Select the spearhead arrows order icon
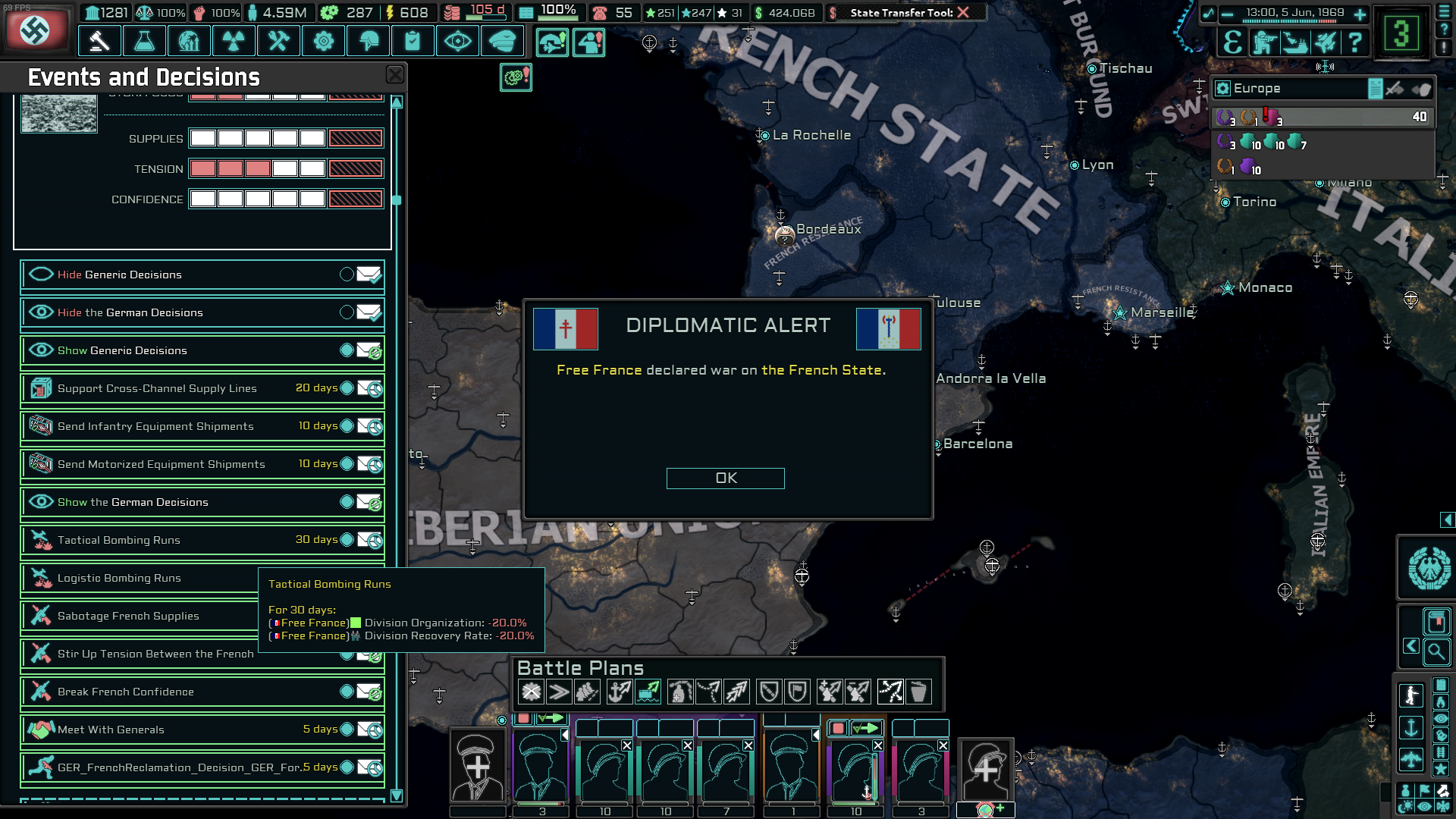The width and height of the screenshot is (1456, 819). point(735,691)
